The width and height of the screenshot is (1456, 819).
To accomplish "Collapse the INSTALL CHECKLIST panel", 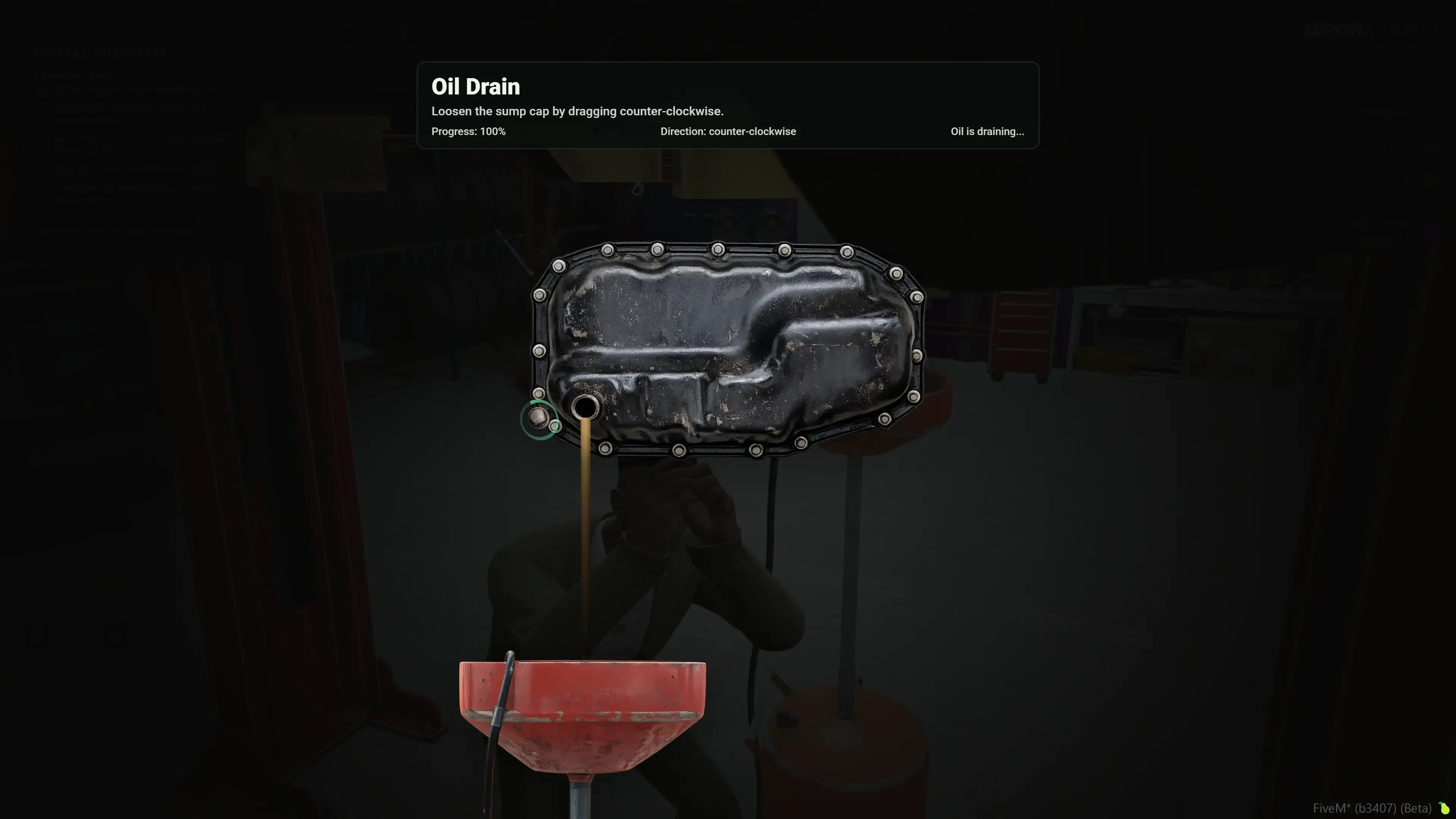I will click(x=101, y=53).
